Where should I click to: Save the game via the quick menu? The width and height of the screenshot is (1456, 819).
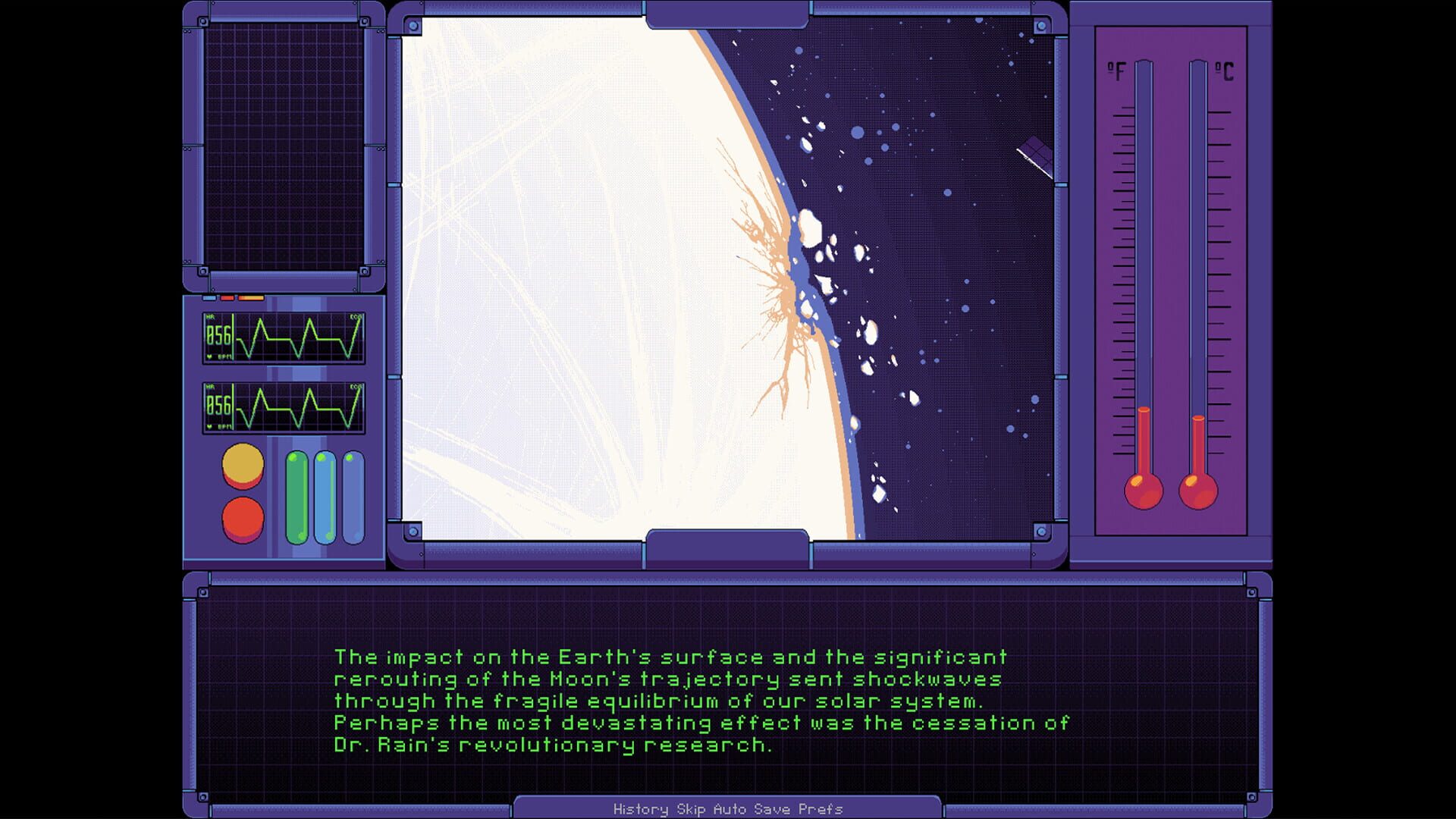pos(772,809)
